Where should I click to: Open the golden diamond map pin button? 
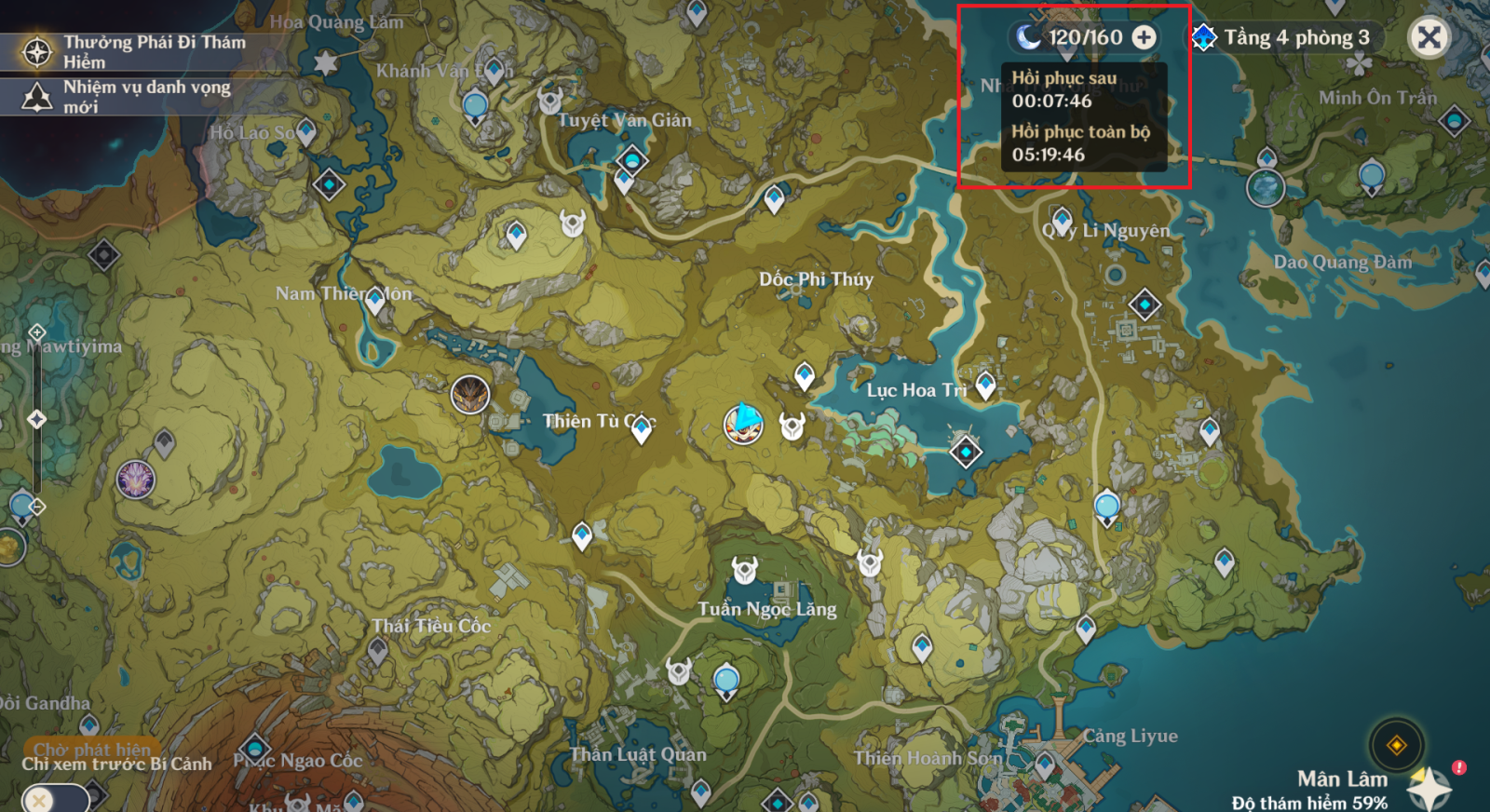pyautogui.click(x=1396, y=745)
